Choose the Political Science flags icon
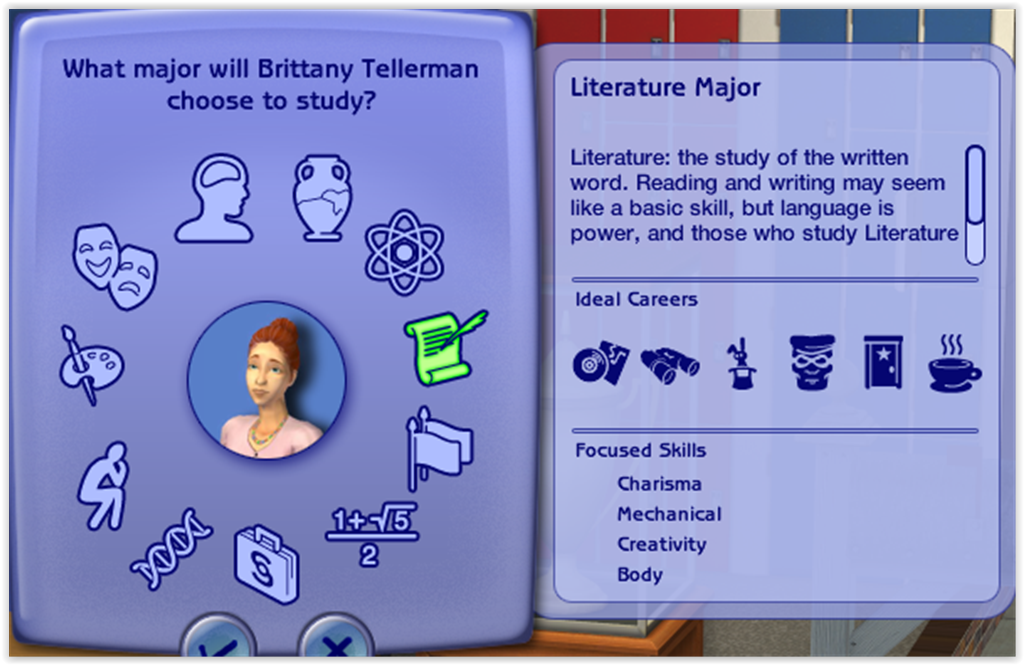This screenshot has width=1024, height=665. click(438, 447)
